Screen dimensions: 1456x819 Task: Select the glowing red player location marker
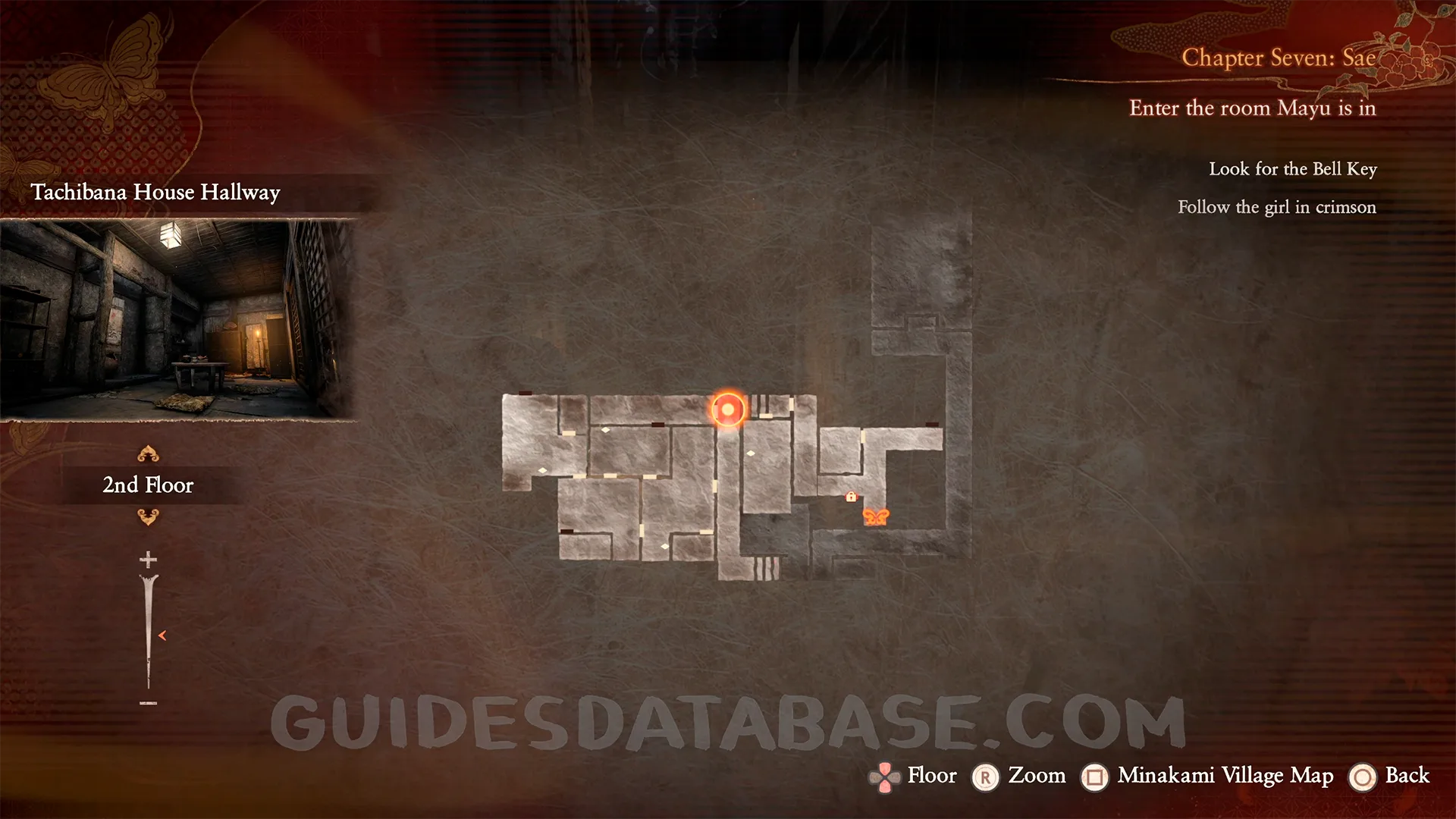coord(728,409)
